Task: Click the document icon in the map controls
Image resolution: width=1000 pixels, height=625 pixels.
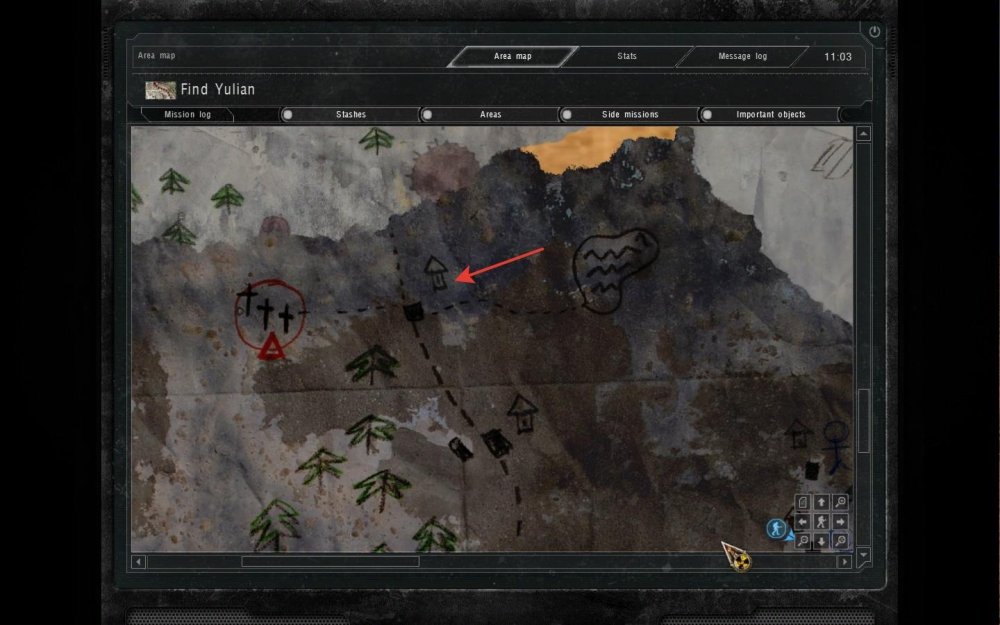Action: pyautogui.click(x=803, y=502)
